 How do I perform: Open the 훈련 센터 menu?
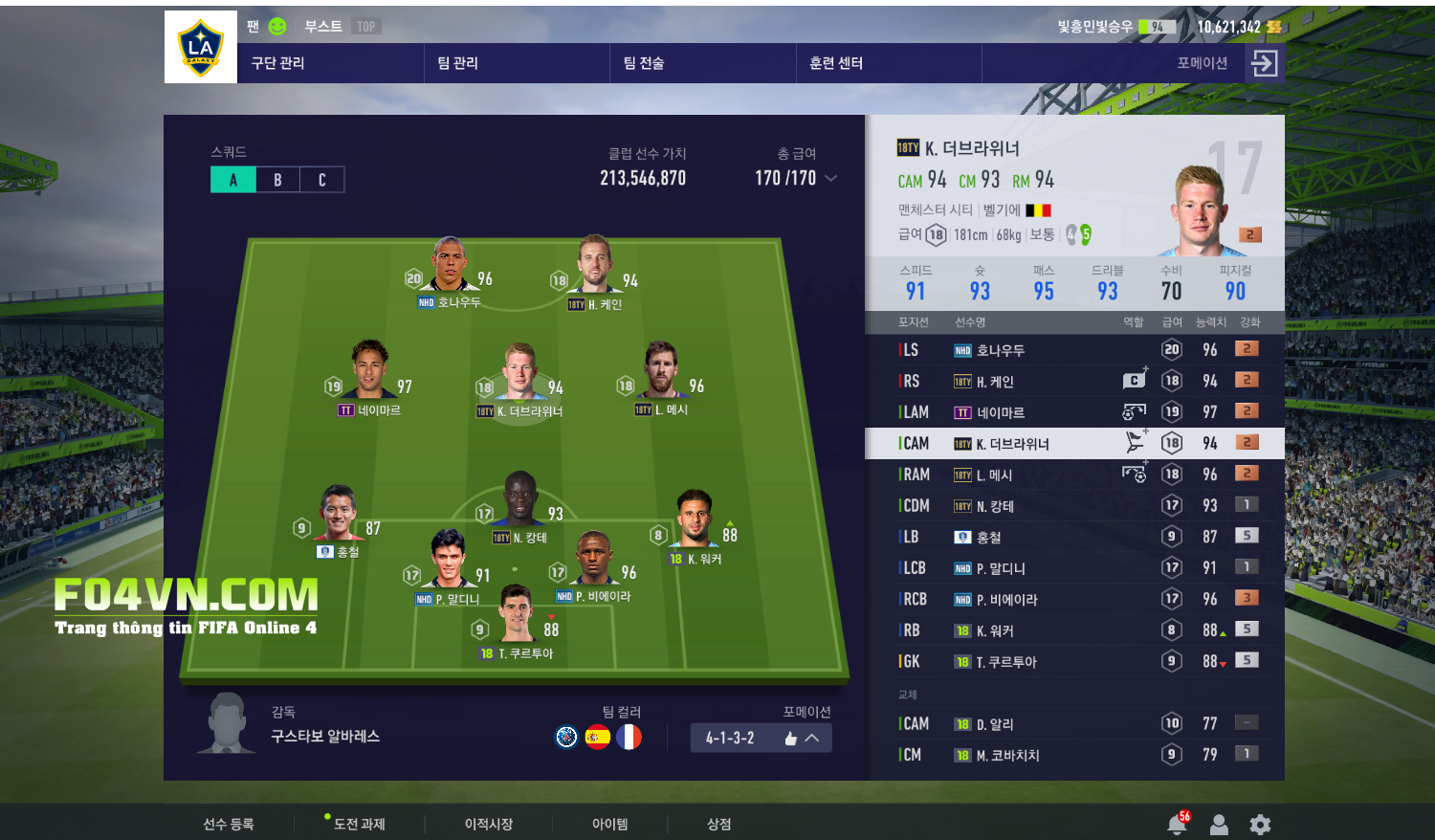pyautogui.click(x=836, y=63)
